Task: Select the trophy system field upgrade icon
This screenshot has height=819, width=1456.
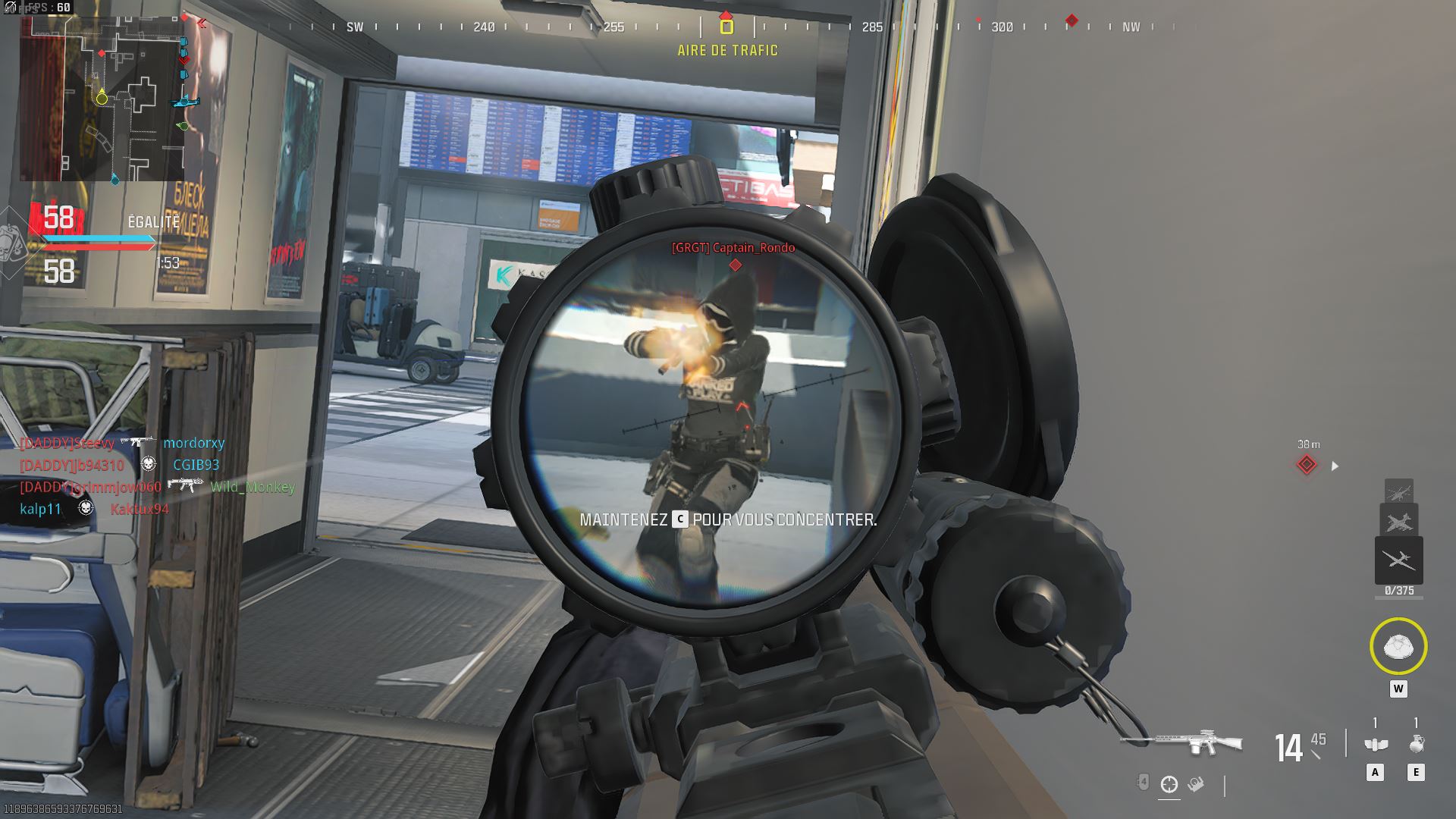Action: tap(1398, 647)
